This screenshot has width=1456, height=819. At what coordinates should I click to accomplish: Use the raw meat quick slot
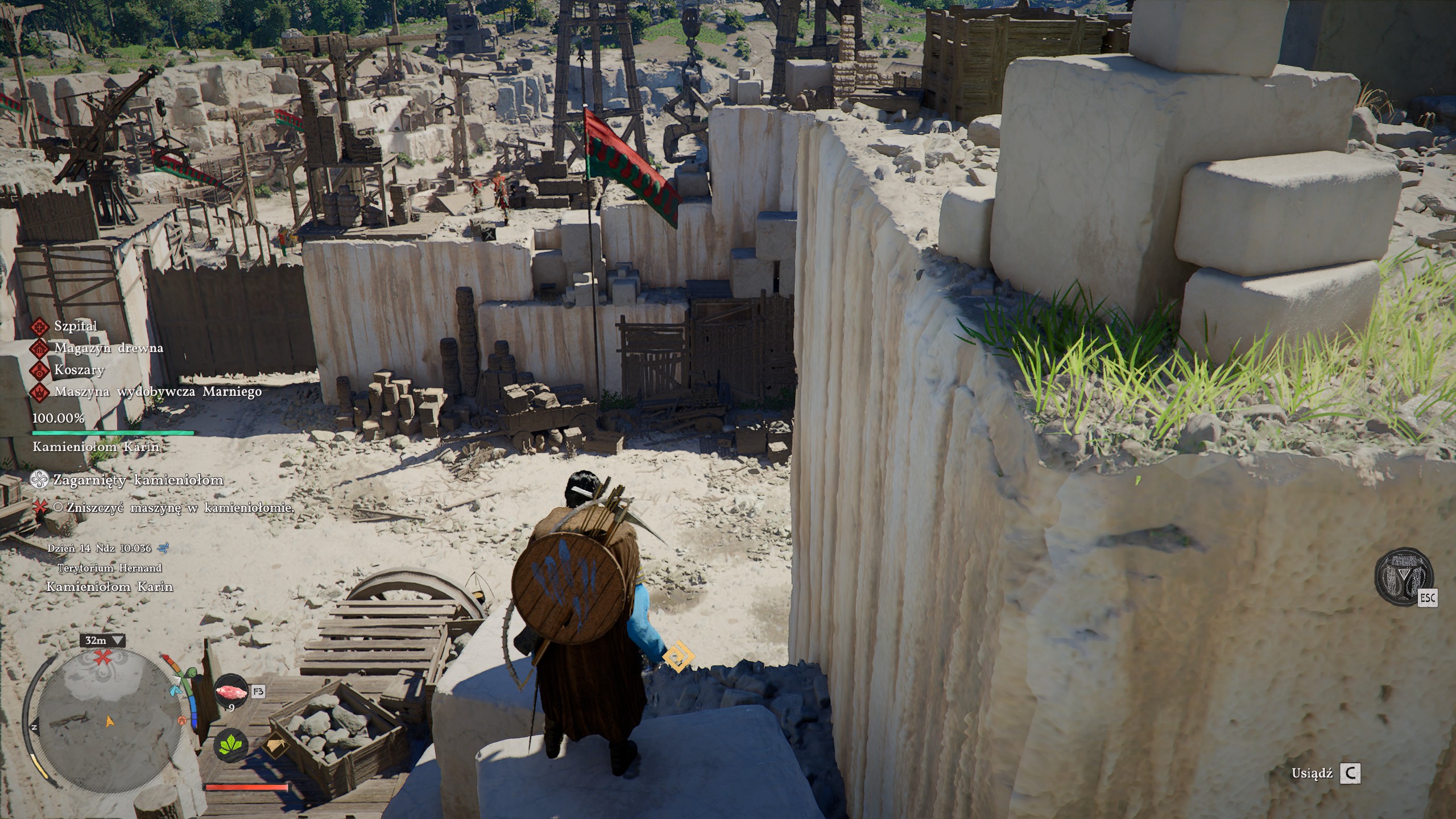click(231, 693)
